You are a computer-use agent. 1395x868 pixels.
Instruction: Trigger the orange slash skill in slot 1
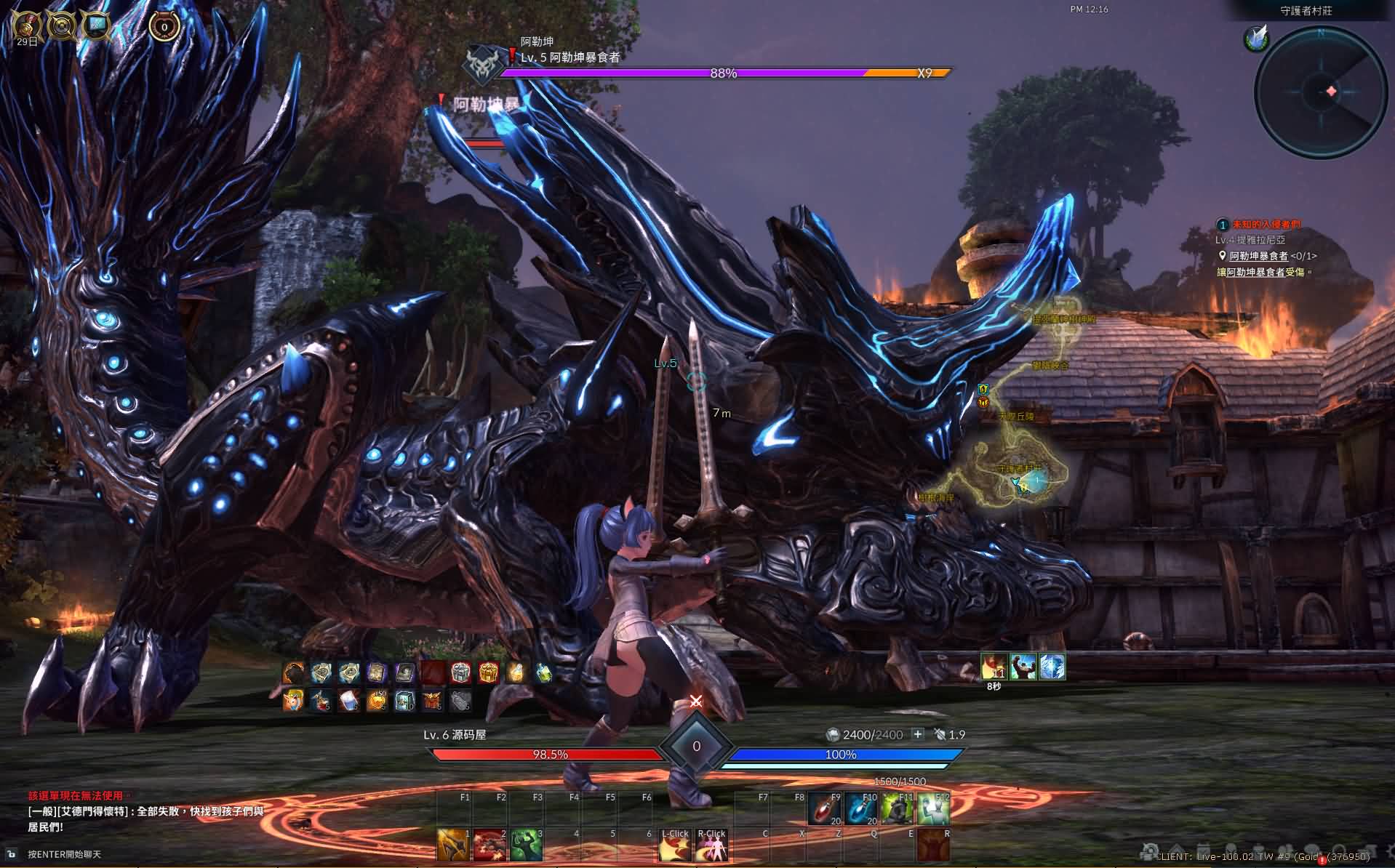(x=453, y=845)
